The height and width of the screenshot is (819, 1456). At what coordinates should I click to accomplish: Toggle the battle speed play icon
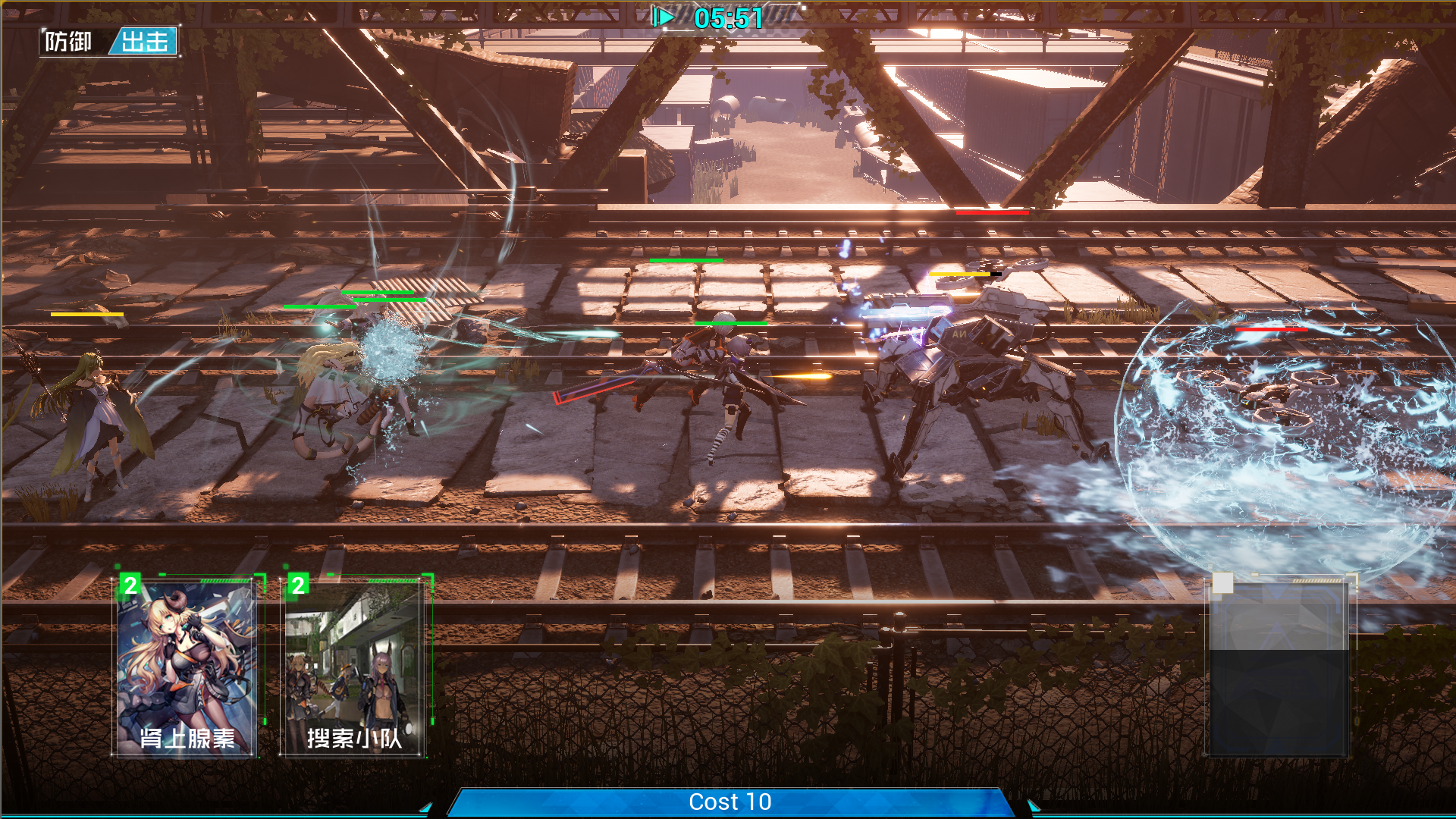663,17
